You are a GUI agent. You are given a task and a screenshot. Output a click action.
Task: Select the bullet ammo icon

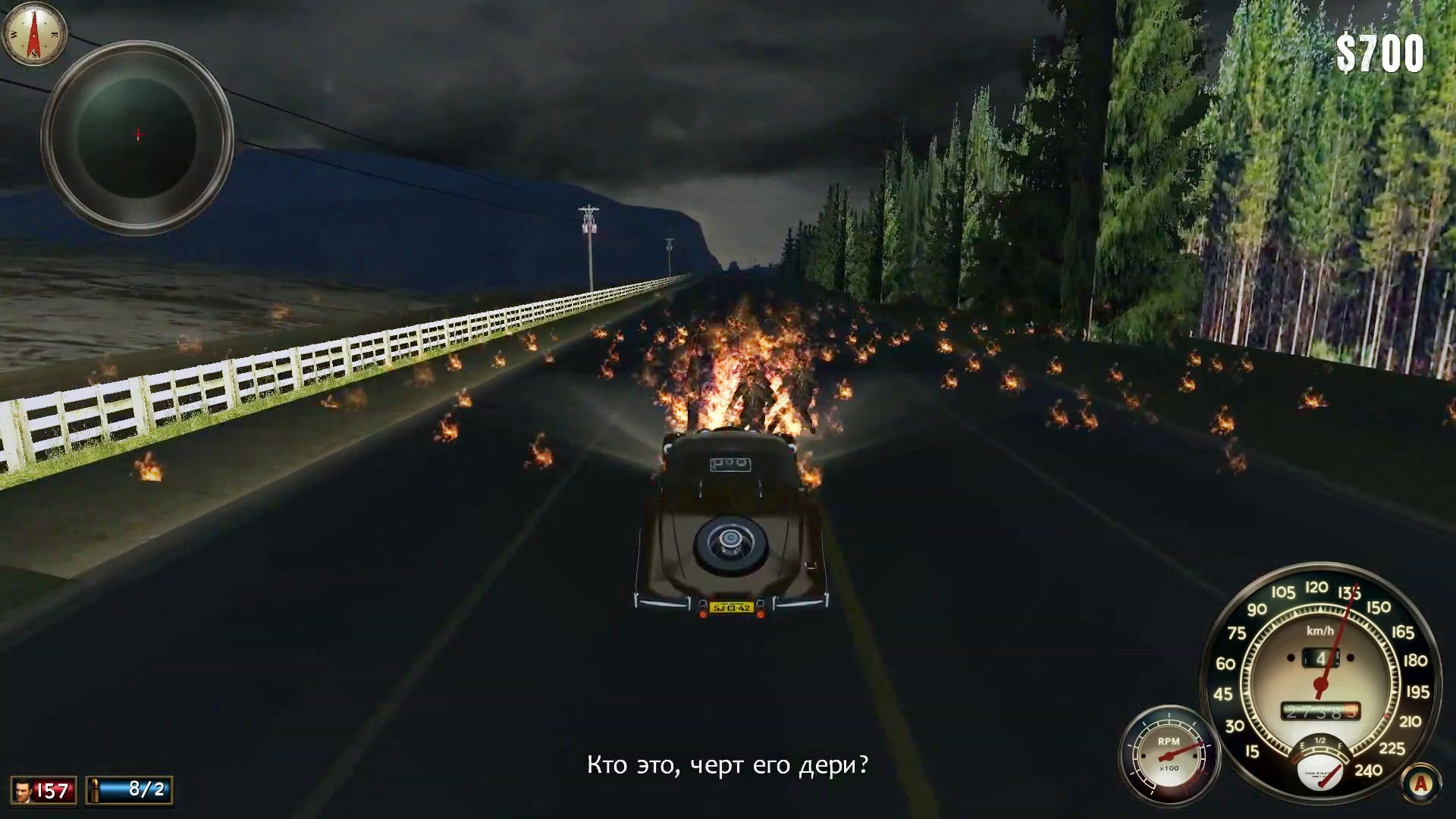tap(95, 791)
